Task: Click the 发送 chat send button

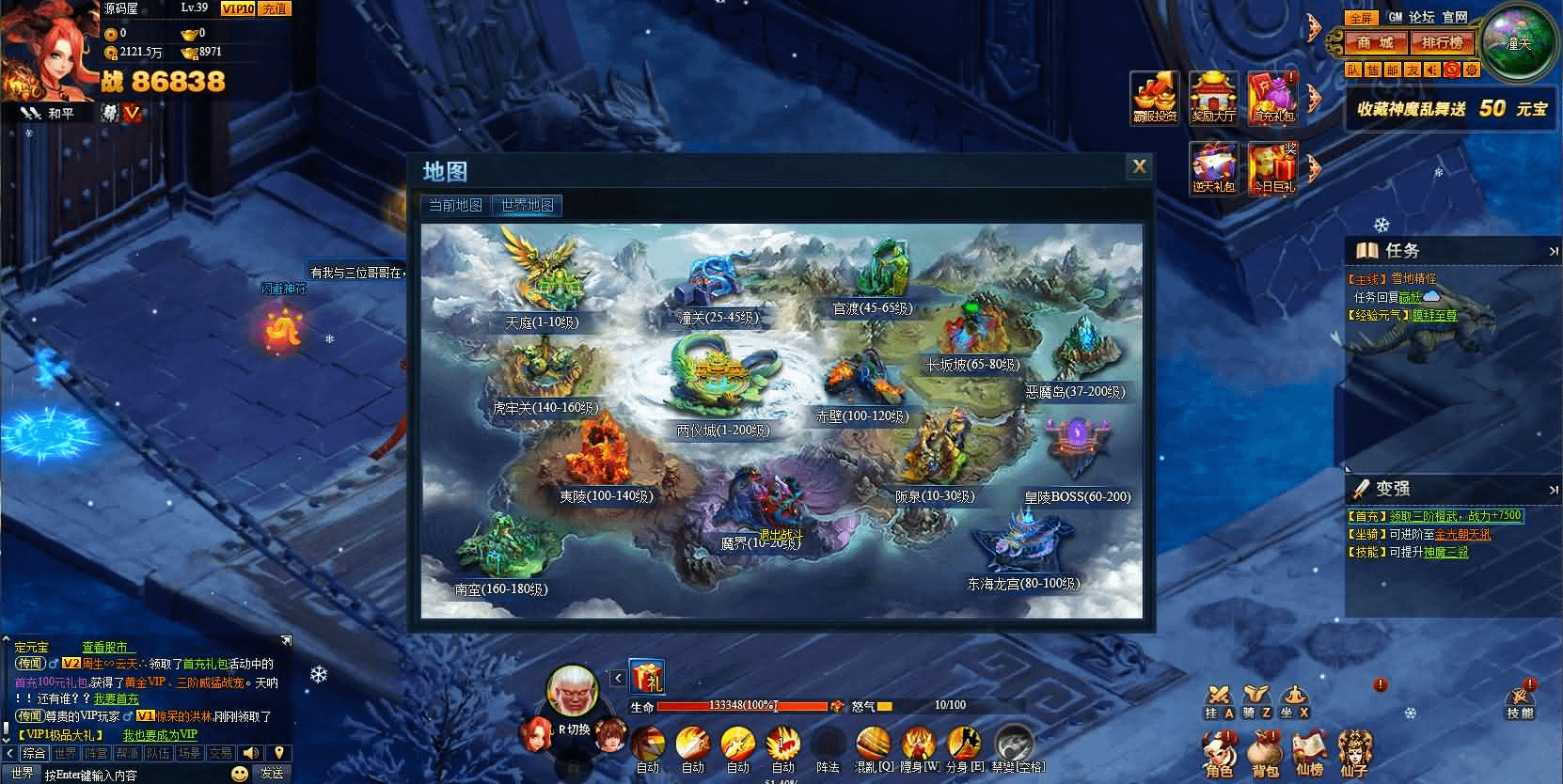Action: click(x=272, y=773)
